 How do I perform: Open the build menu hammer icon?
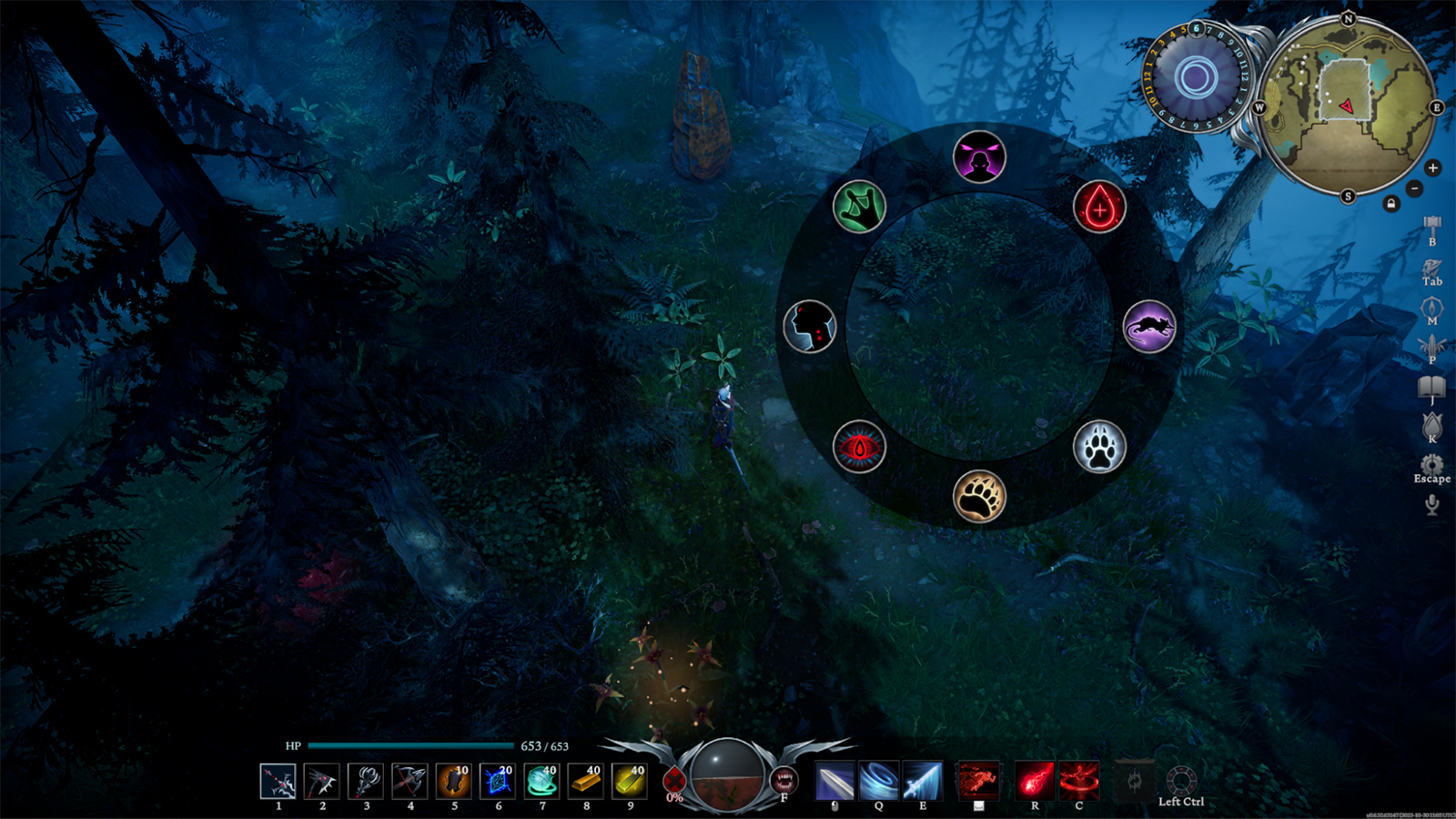coord(1431,225)
